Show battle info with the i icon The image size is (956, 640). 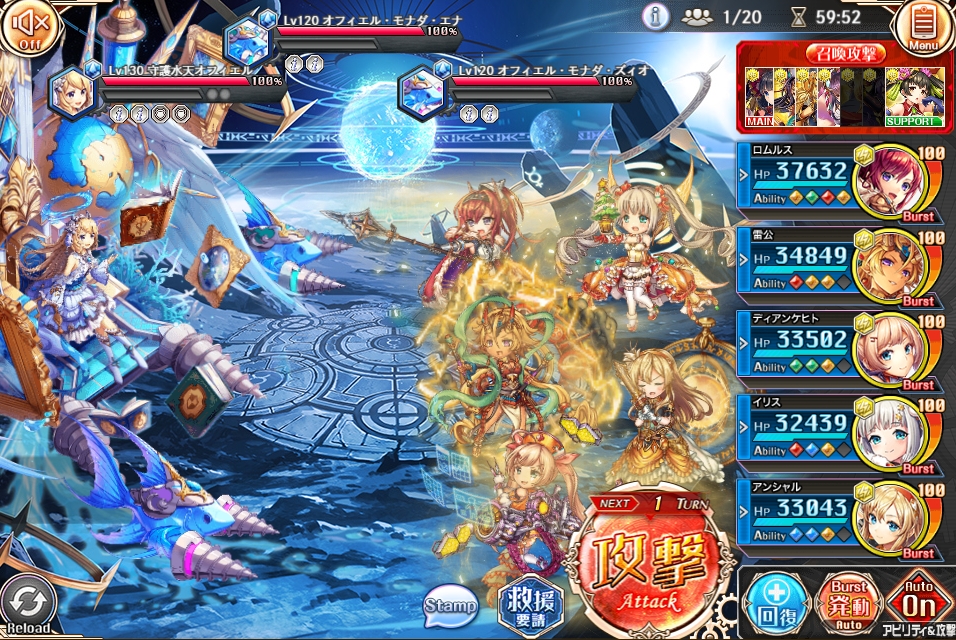pyautogui.click(x=656, y=16)
